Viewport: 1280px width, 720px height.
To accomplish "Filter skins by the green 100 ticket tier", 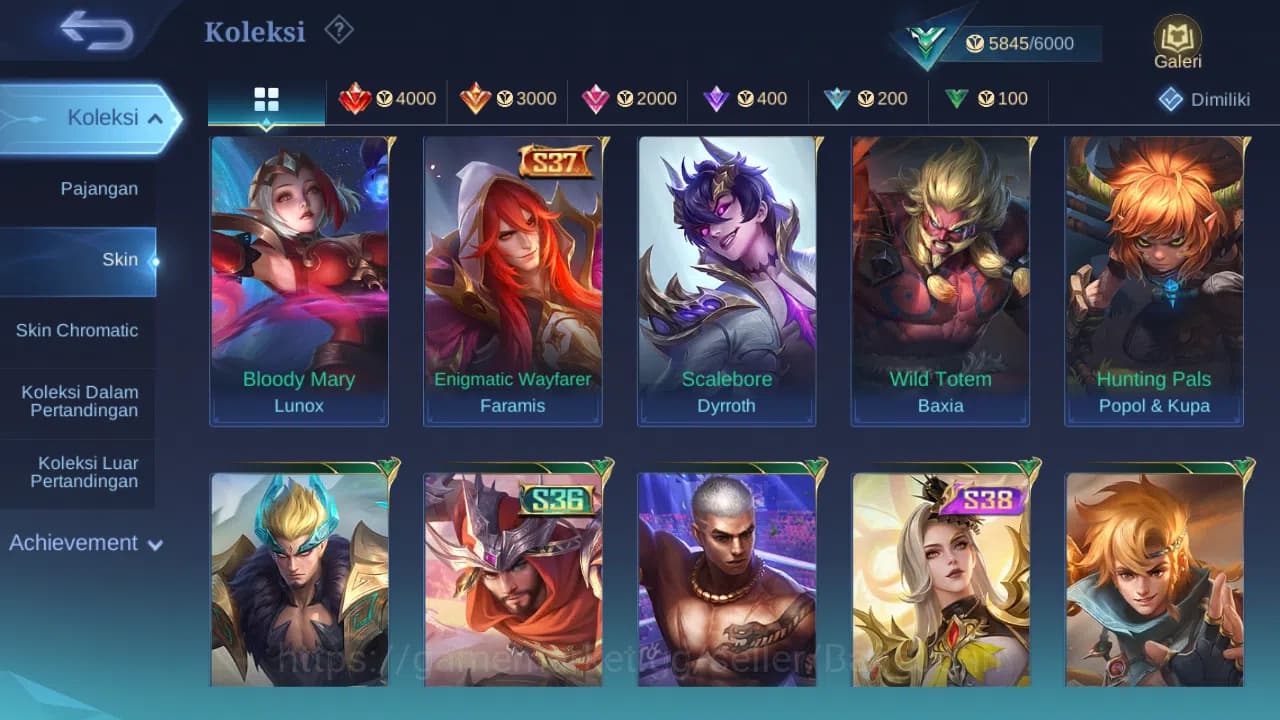I will (x=986, y=99).
